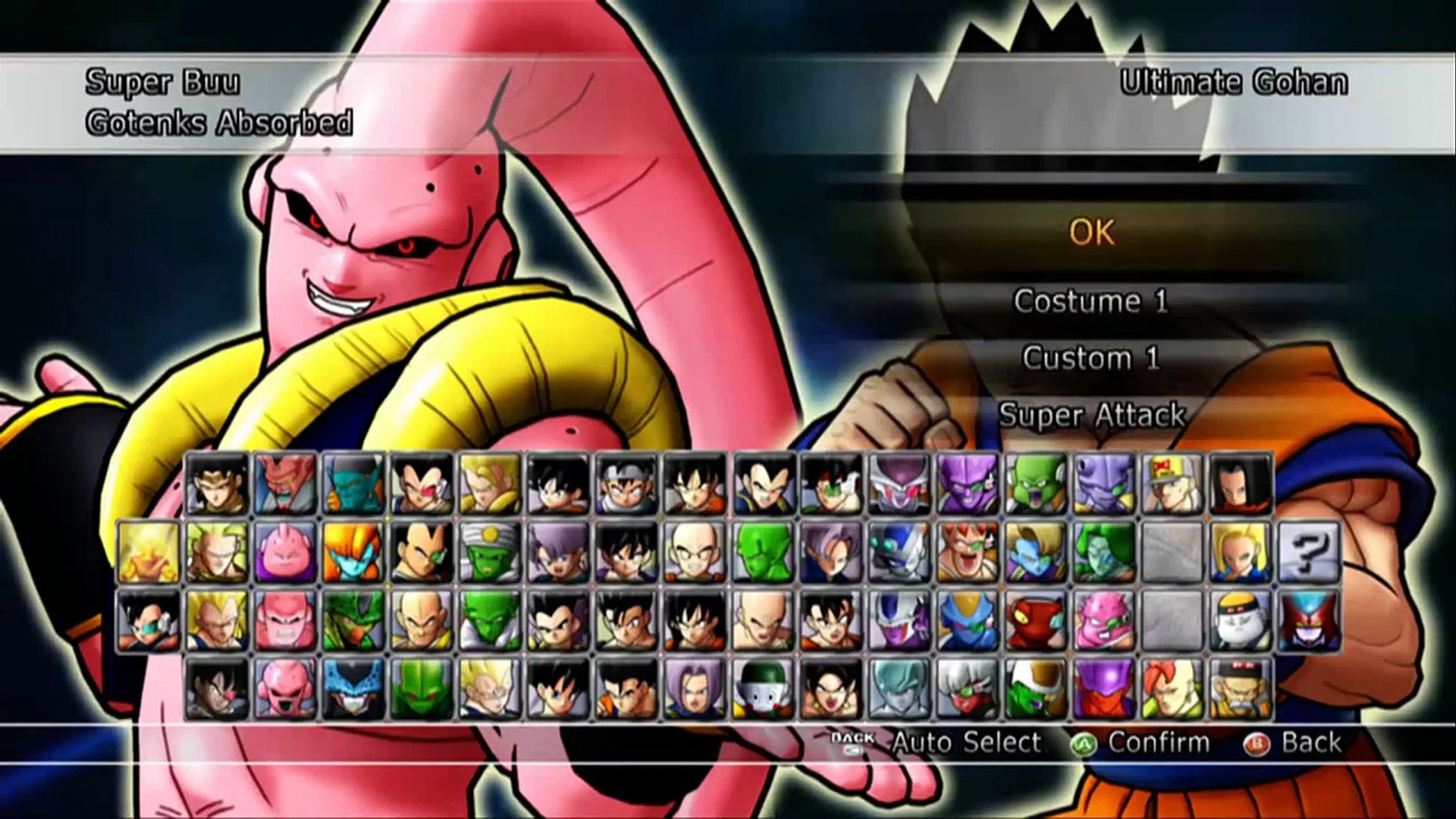
Task: Confirm the selection with OK
Action: pos(1091,233)
